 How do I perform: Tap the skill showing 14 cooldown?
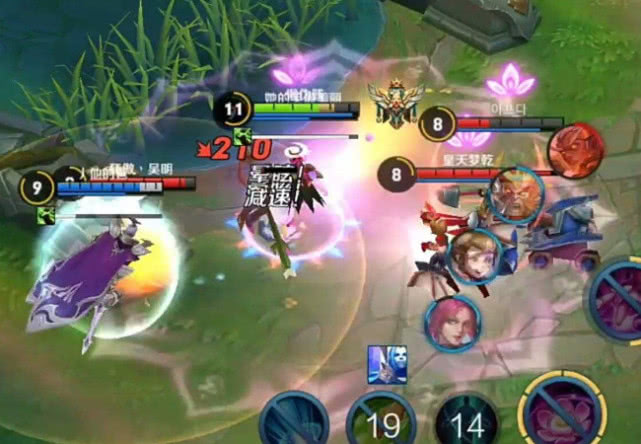click(468, 421)
